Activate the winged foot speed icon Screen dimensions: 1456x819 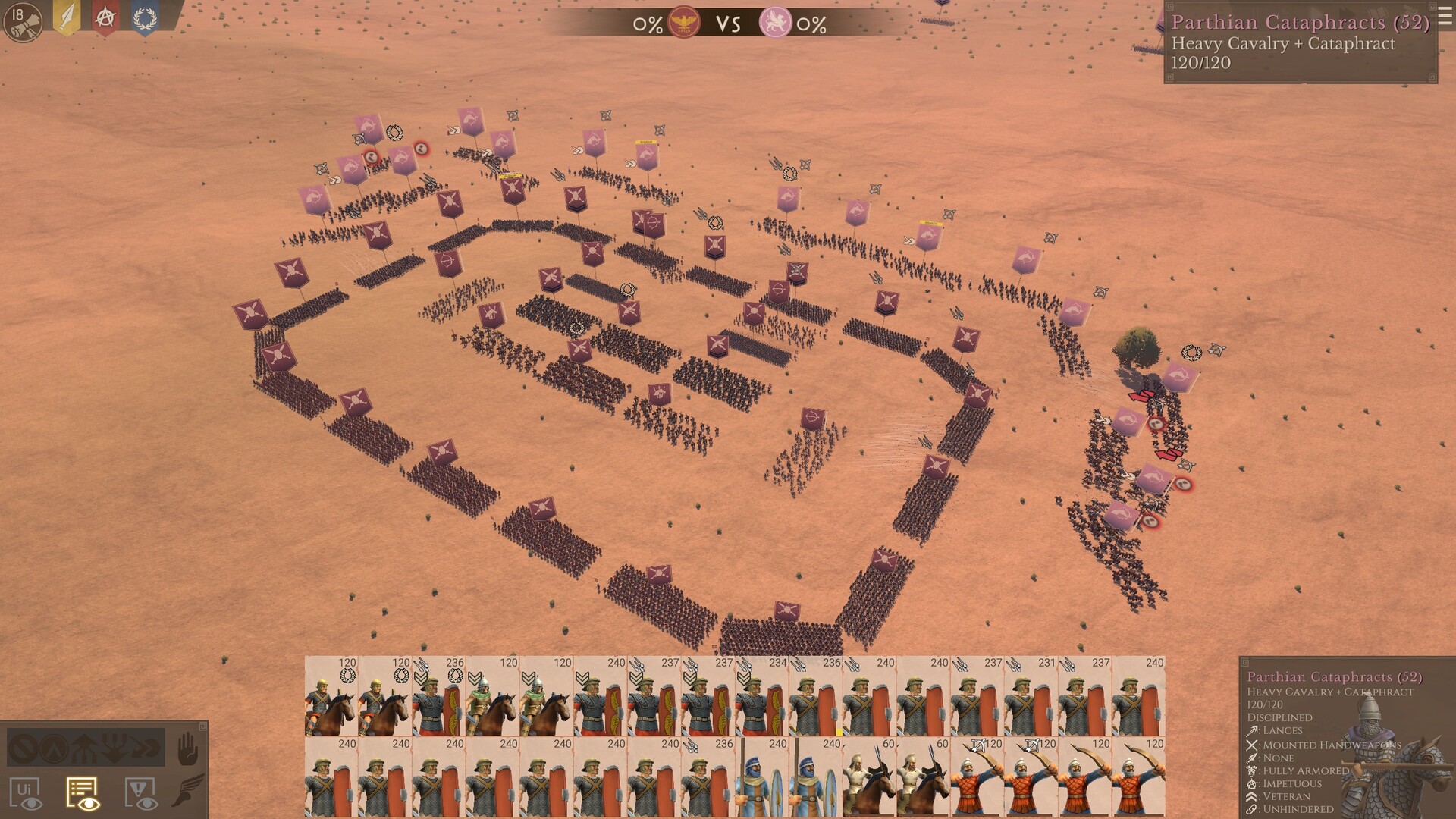187,789
